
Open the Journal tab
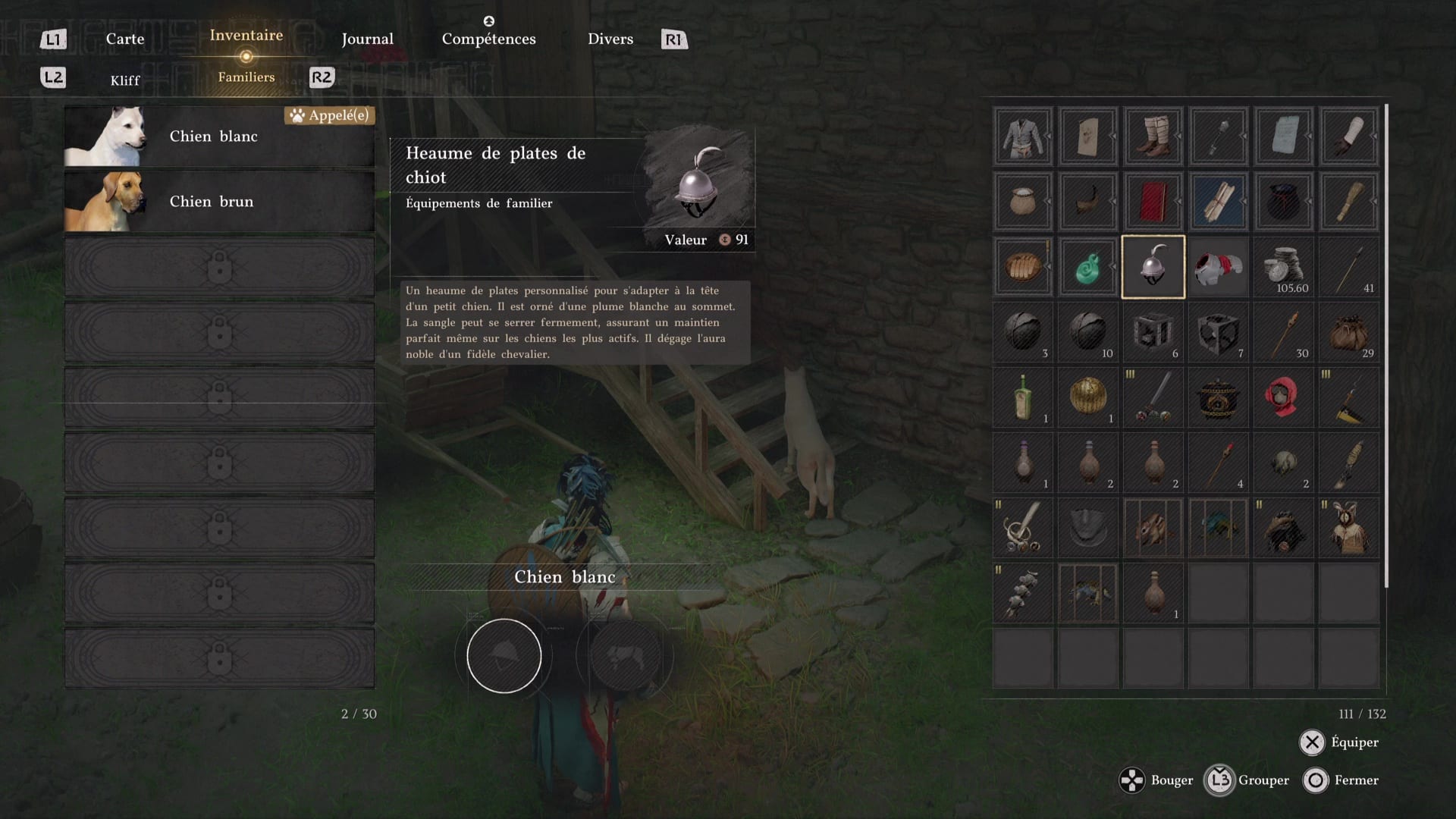(x=367, y=39)
